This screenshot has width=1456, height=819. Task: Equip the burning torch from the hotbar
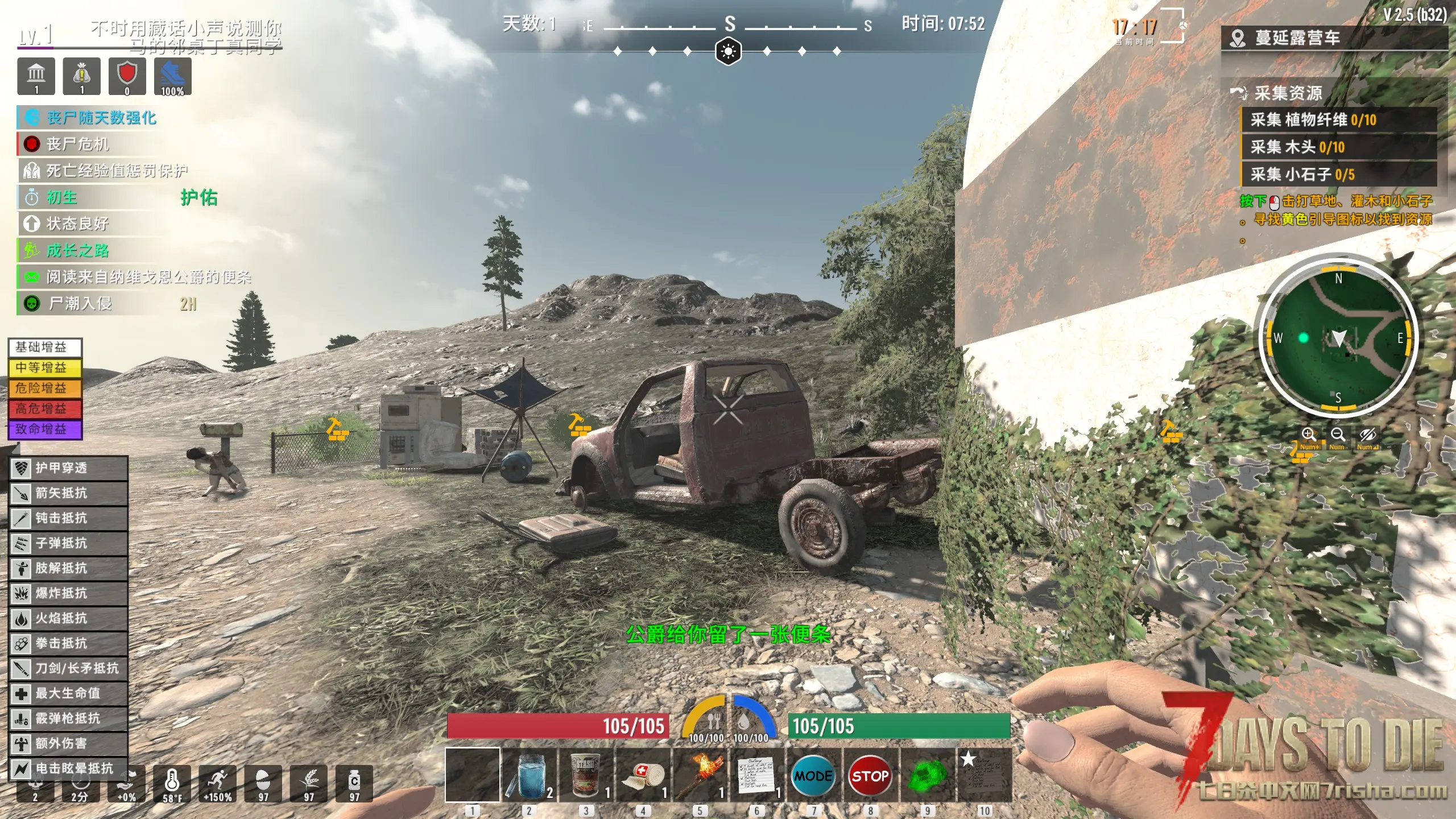click(700, 775)
